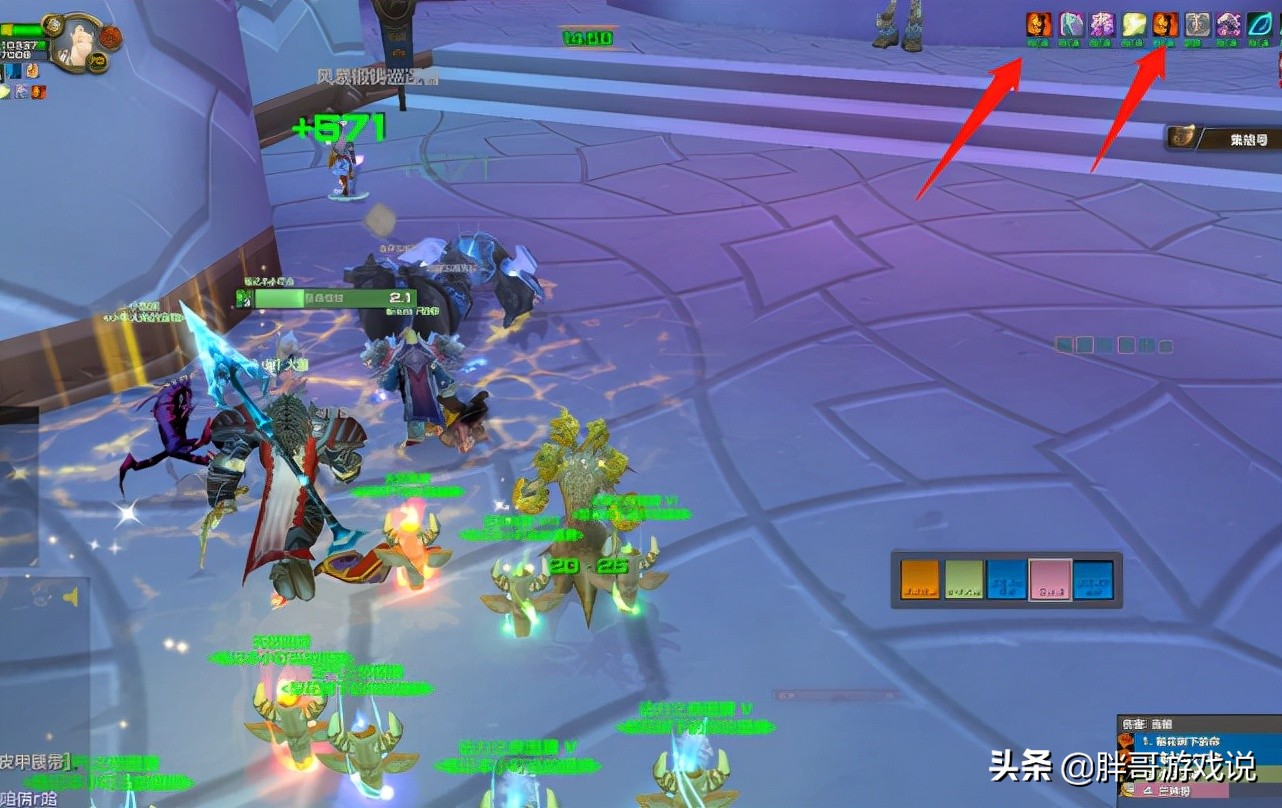The width and height of the screenshot is (1282, 808).
Task: Toggle the green block in the colored action bar
Action: click(965, 577)
